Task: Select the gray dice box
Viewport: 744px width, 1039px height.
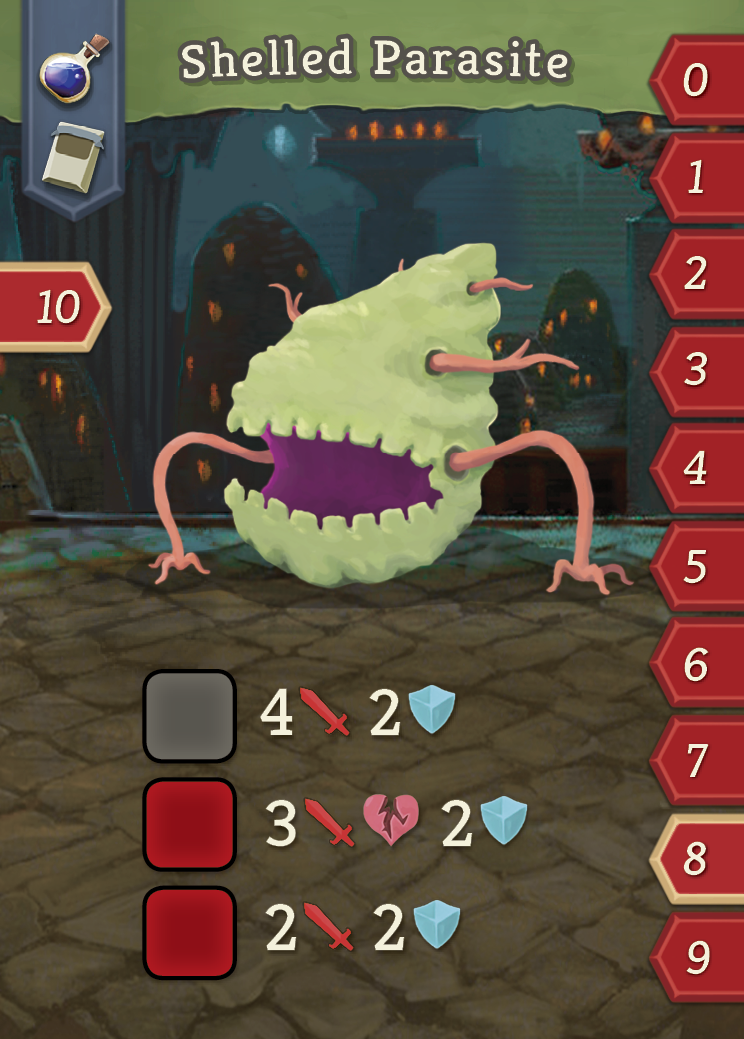Action: tap(190, 716)
